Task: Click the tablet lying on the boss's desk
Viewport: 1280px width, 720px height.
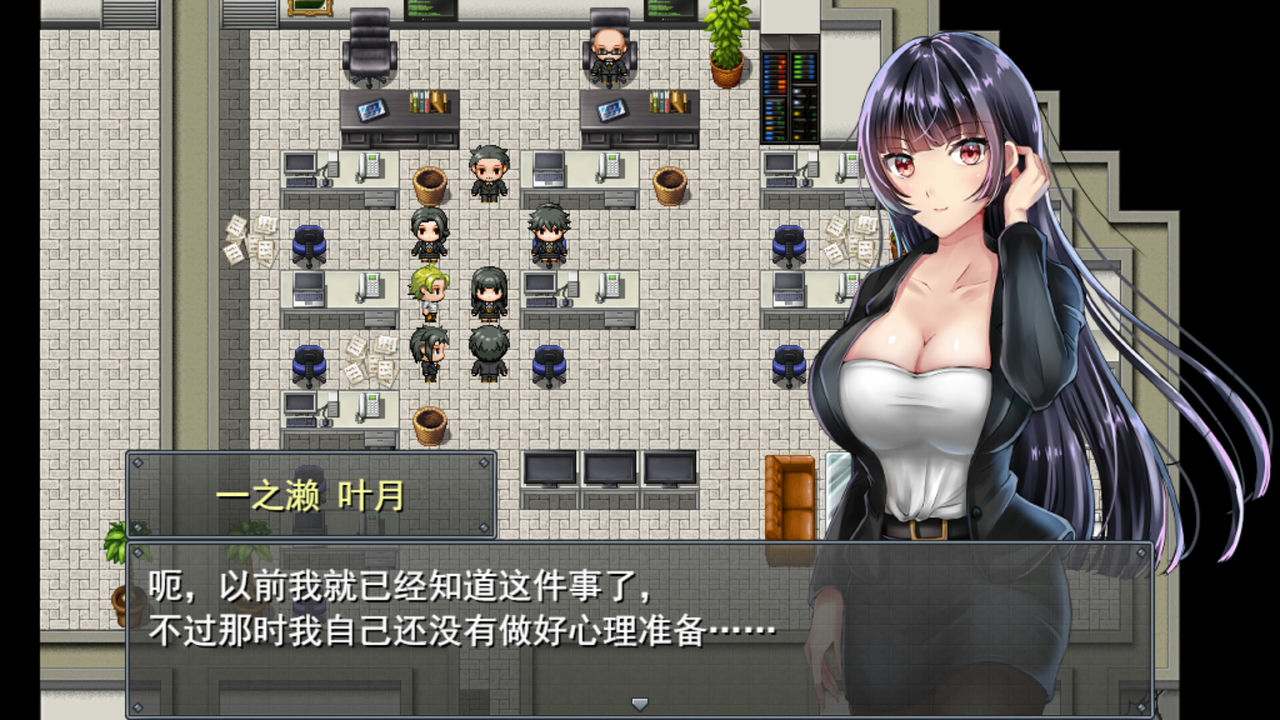Action: pyautogui.click(x=611, y=109)
